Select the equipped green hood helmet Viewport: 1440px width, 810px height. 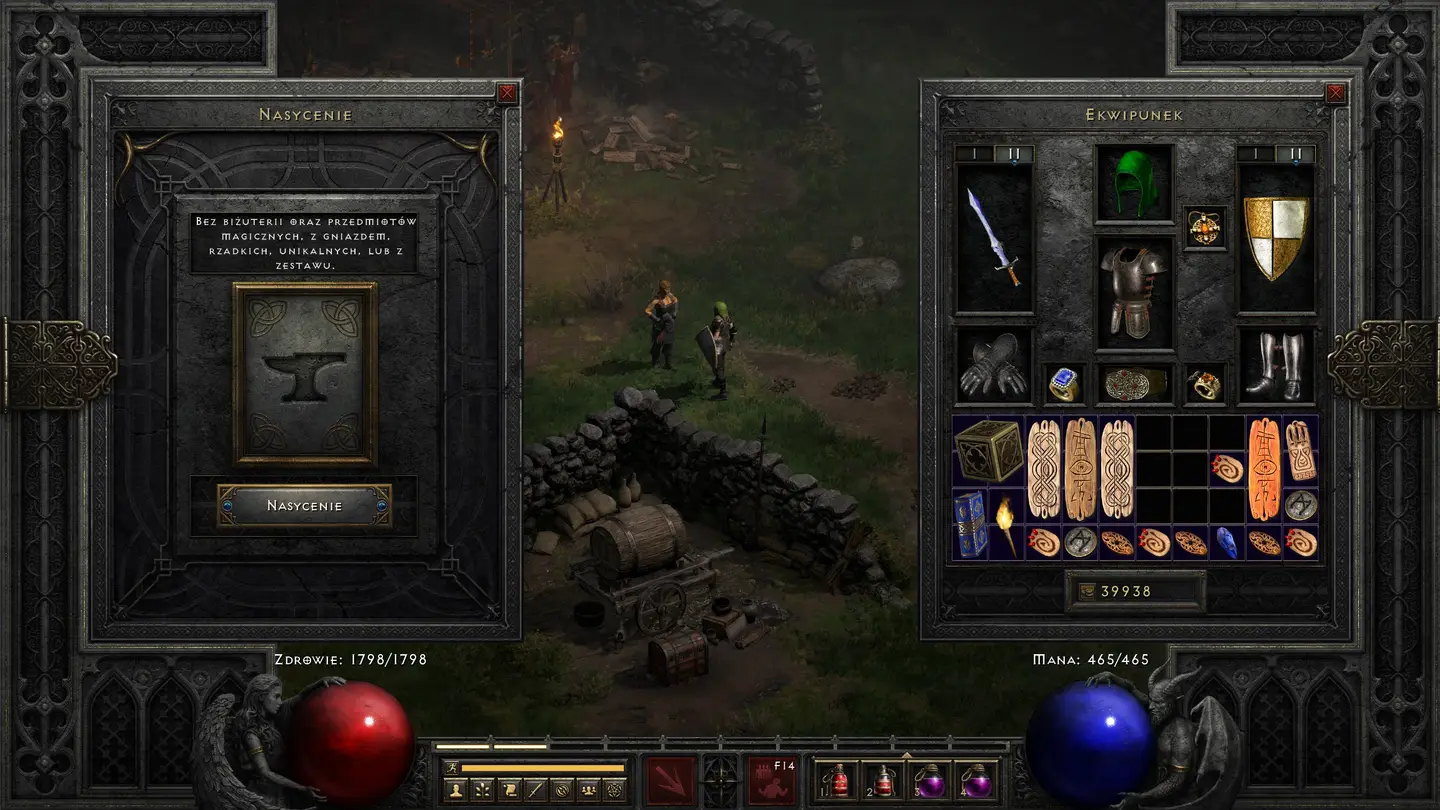tap(1134, 183)
